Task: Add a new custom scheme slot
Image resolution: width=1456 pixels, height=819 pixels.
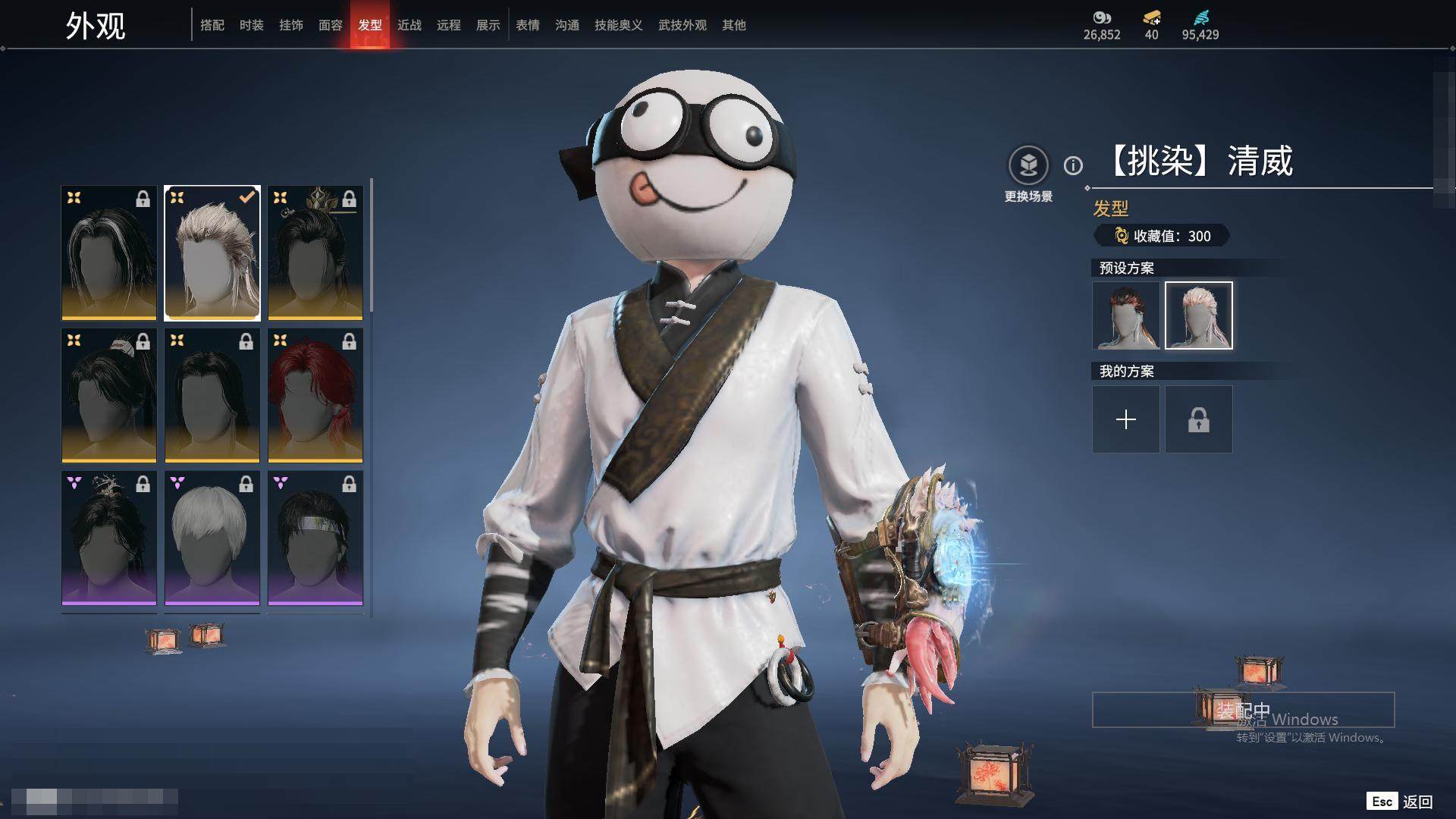Action: coord(1125,419)
